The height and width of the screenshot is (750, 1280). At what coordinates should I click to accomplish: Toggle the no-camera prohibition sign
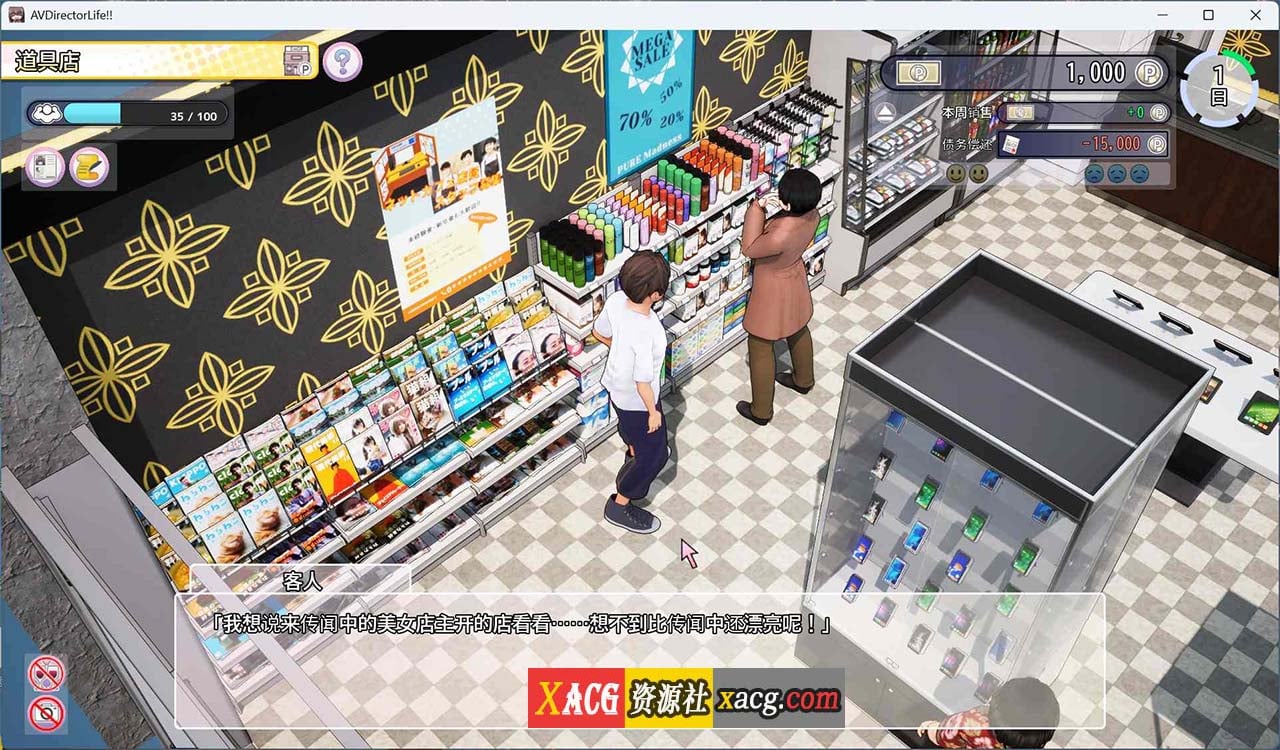(48, 713)
